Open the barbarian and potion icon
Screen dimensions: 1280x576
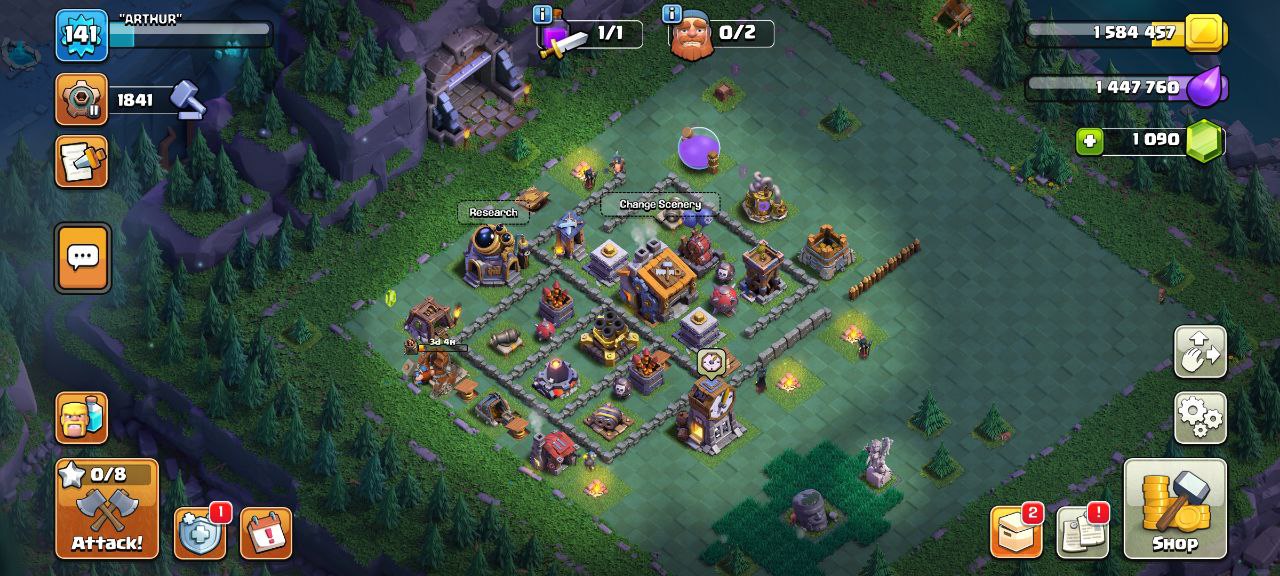[x=81, y=417]
